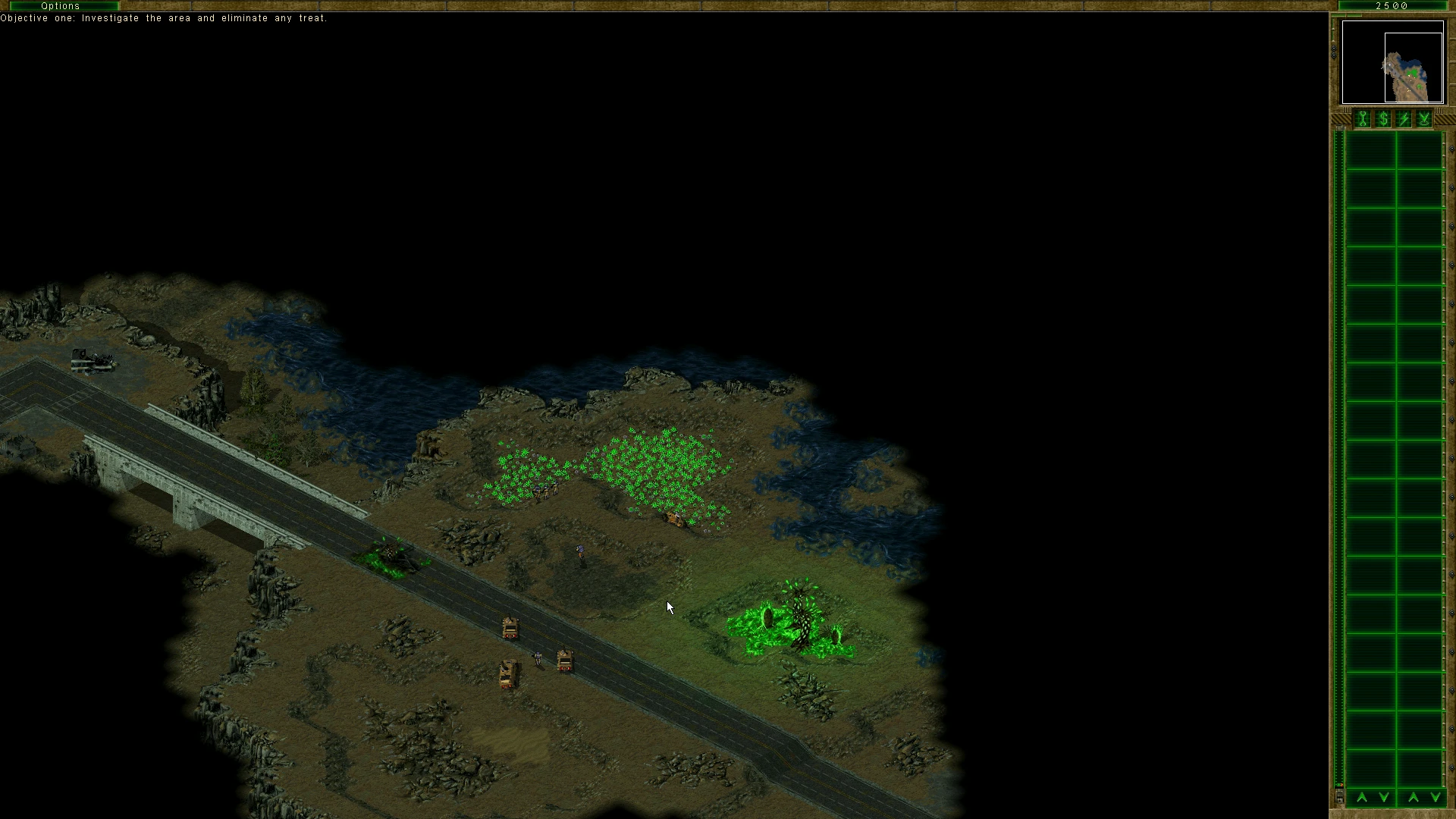Click the structures column's up arrow
This screenshot has height=819, width=1456.
click(1362, 797)
